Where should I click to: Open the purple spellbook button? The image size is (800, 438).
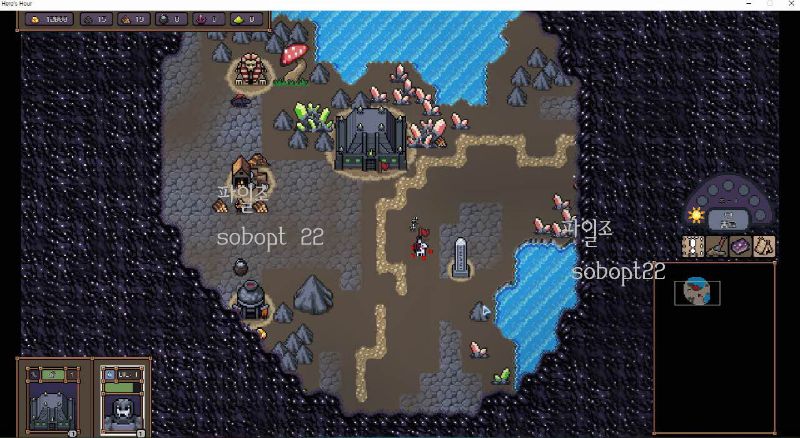(x=740, y=246)
